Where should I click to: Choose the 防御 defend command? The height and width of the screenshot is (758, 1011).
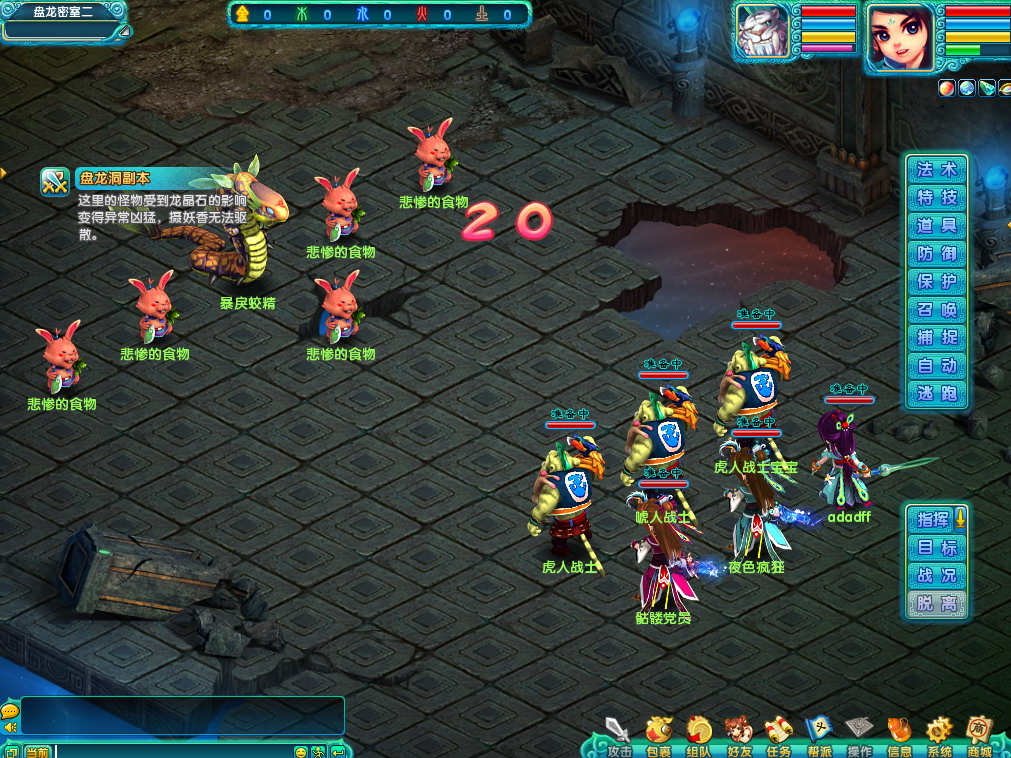click(x=937, y=254)
